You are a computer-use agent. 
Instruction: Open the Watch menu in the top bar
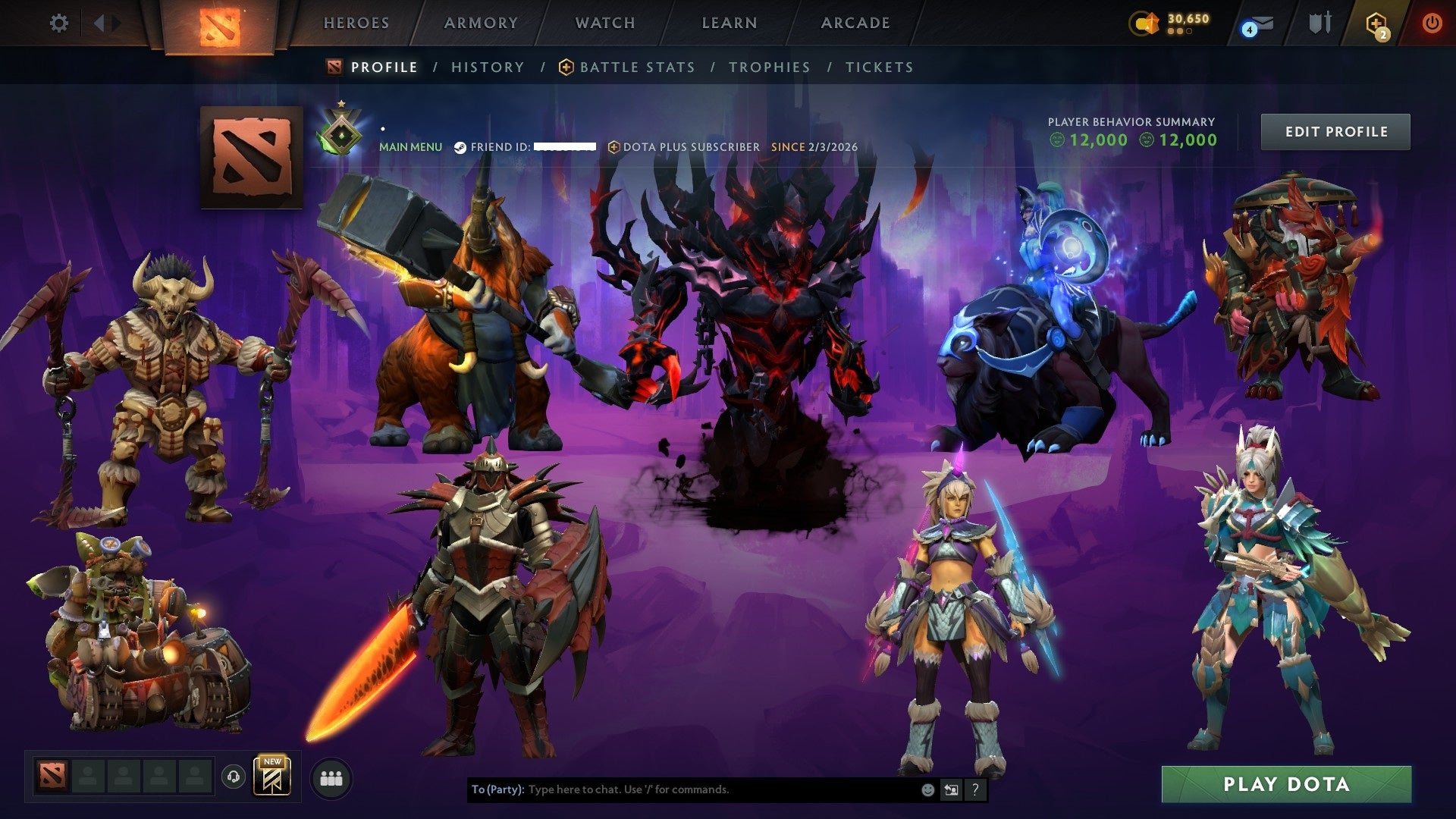pyautogui.click(x=604, y=23)
